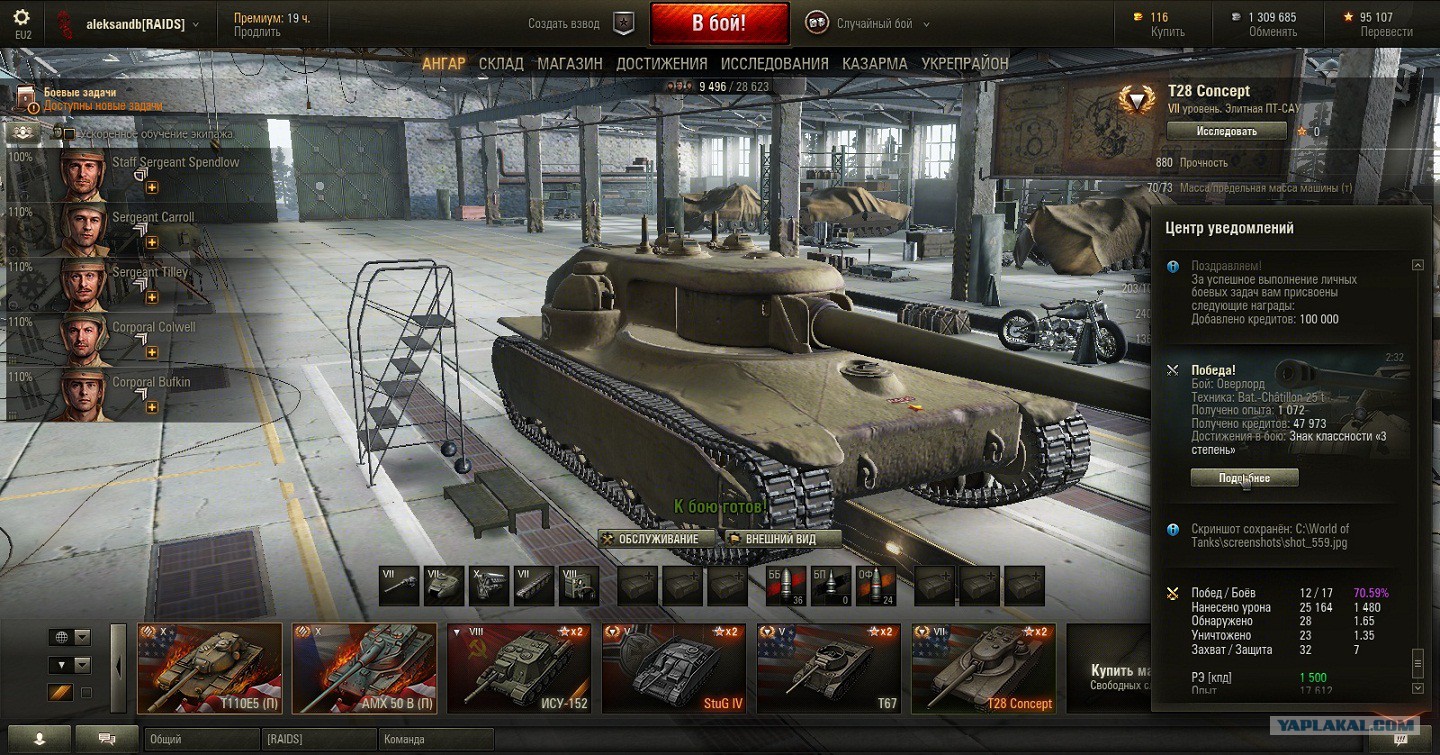Image resolution: width=1440 pixels, height=755 pixels.
Task: Open the УКРЕПРАЙОН stronghold tab
Action: pos(965,63)
